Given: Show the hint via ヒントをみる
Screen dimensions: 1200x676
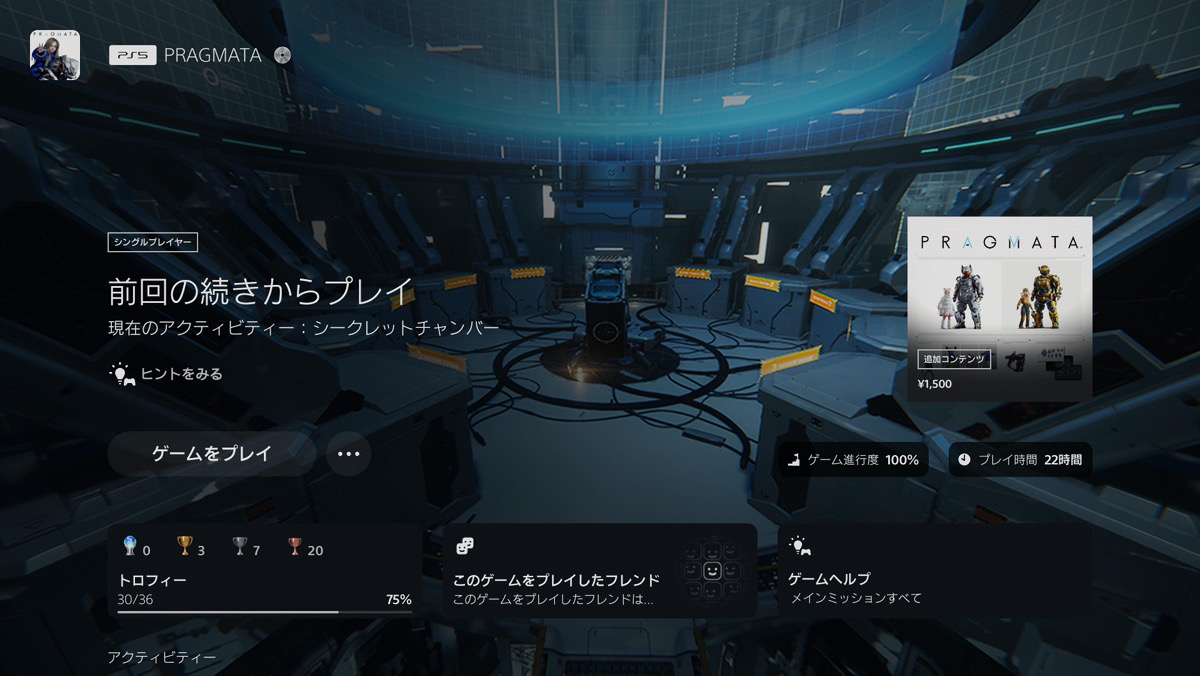Looking at the screenshot, I should pyautogui.click(x=167, y=374).
